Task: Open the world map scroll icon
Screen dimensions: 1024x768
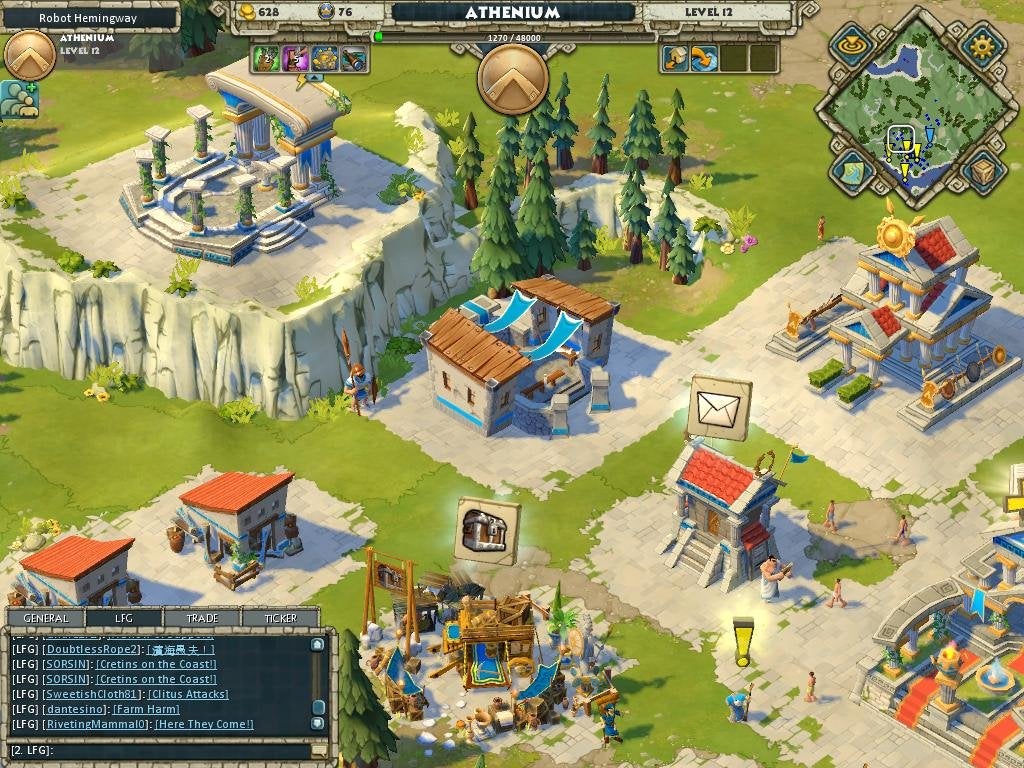Action: pos(851,170)
